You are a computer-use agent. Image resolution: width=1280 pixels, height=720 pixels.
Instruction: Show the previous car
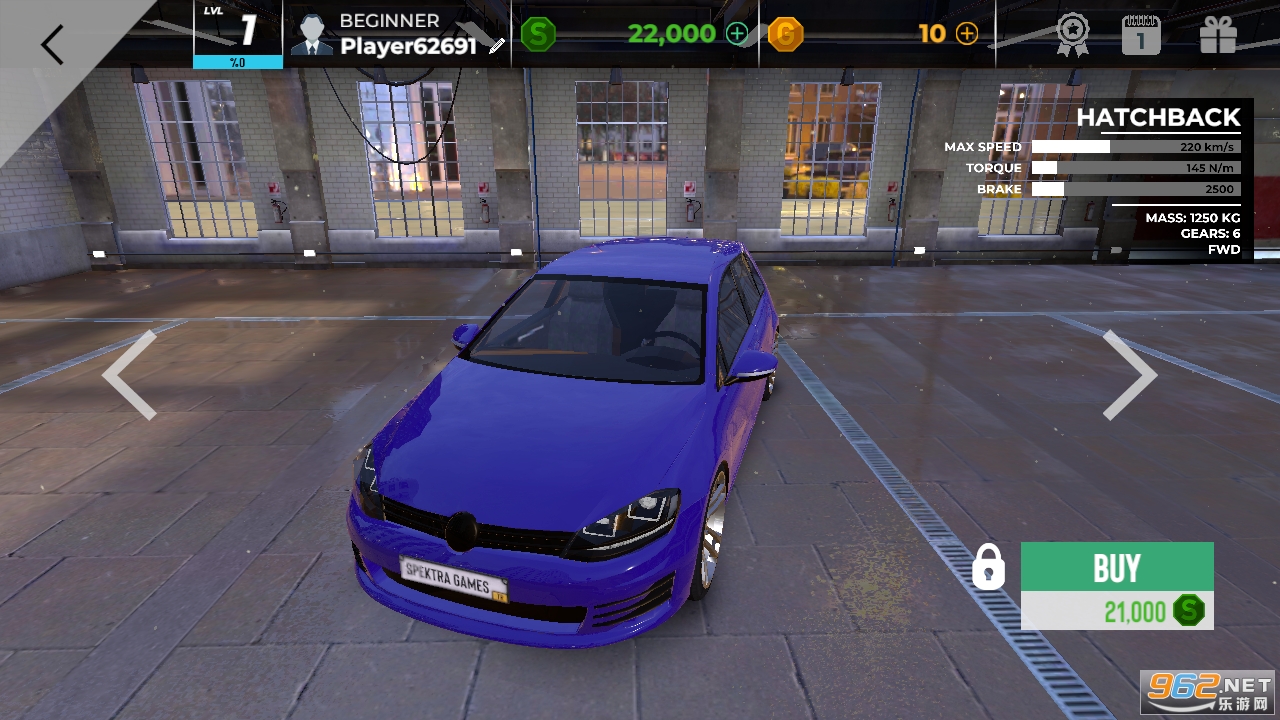(130, 375)
